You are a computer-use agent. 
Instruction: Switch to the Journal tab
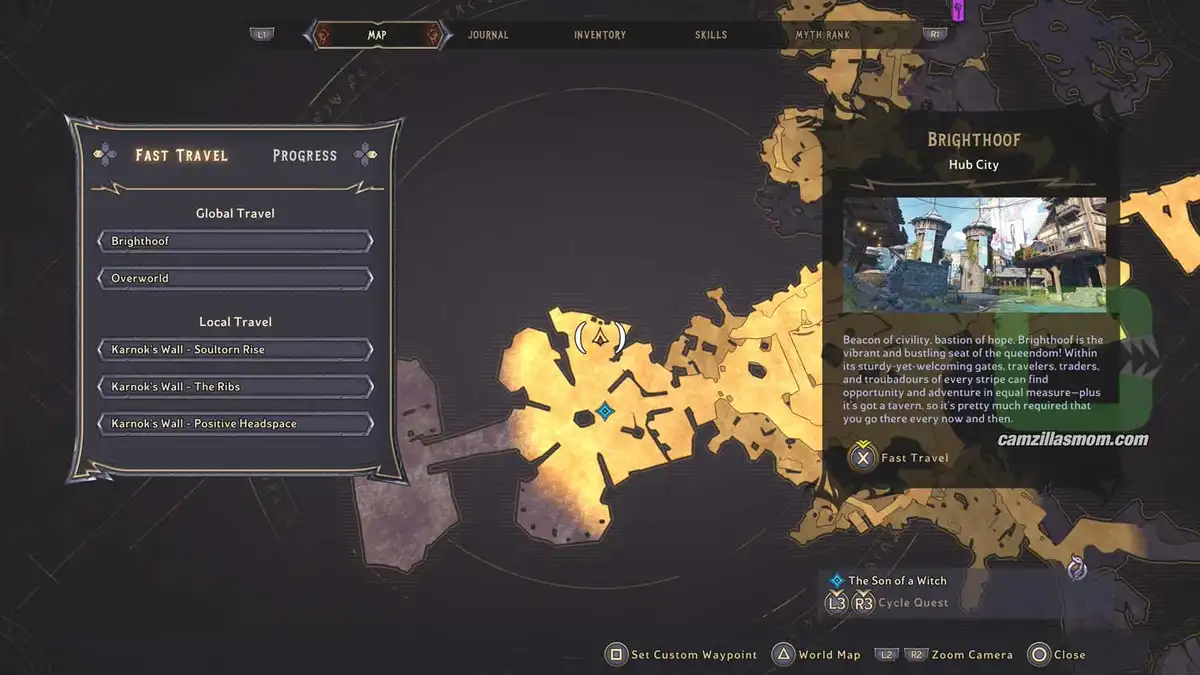[x=488, y=35]
